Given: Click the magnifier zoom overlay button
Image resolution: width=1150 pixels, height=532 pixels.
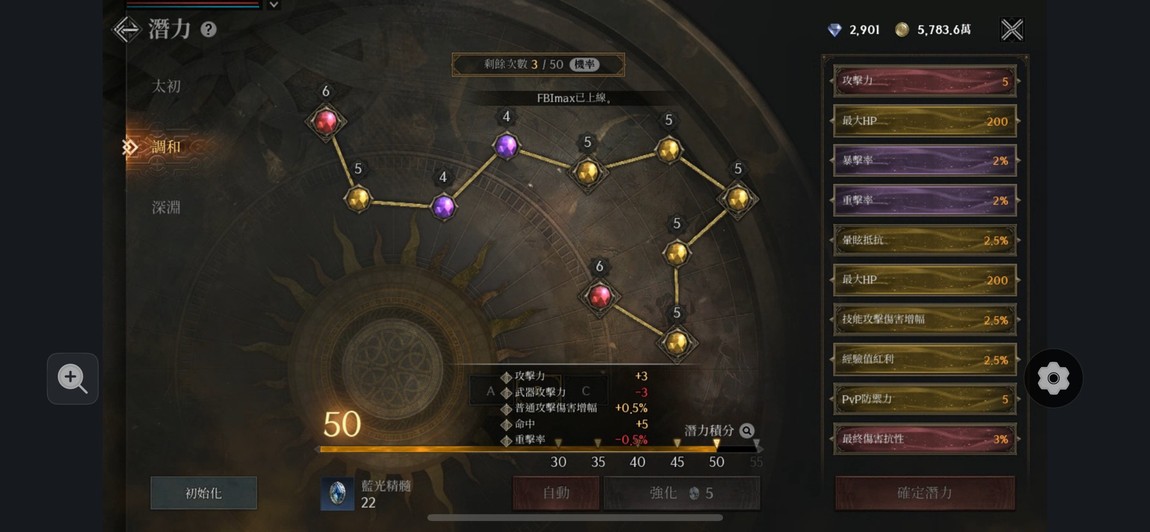Looking at the screenshot, I should coord(72,378).
